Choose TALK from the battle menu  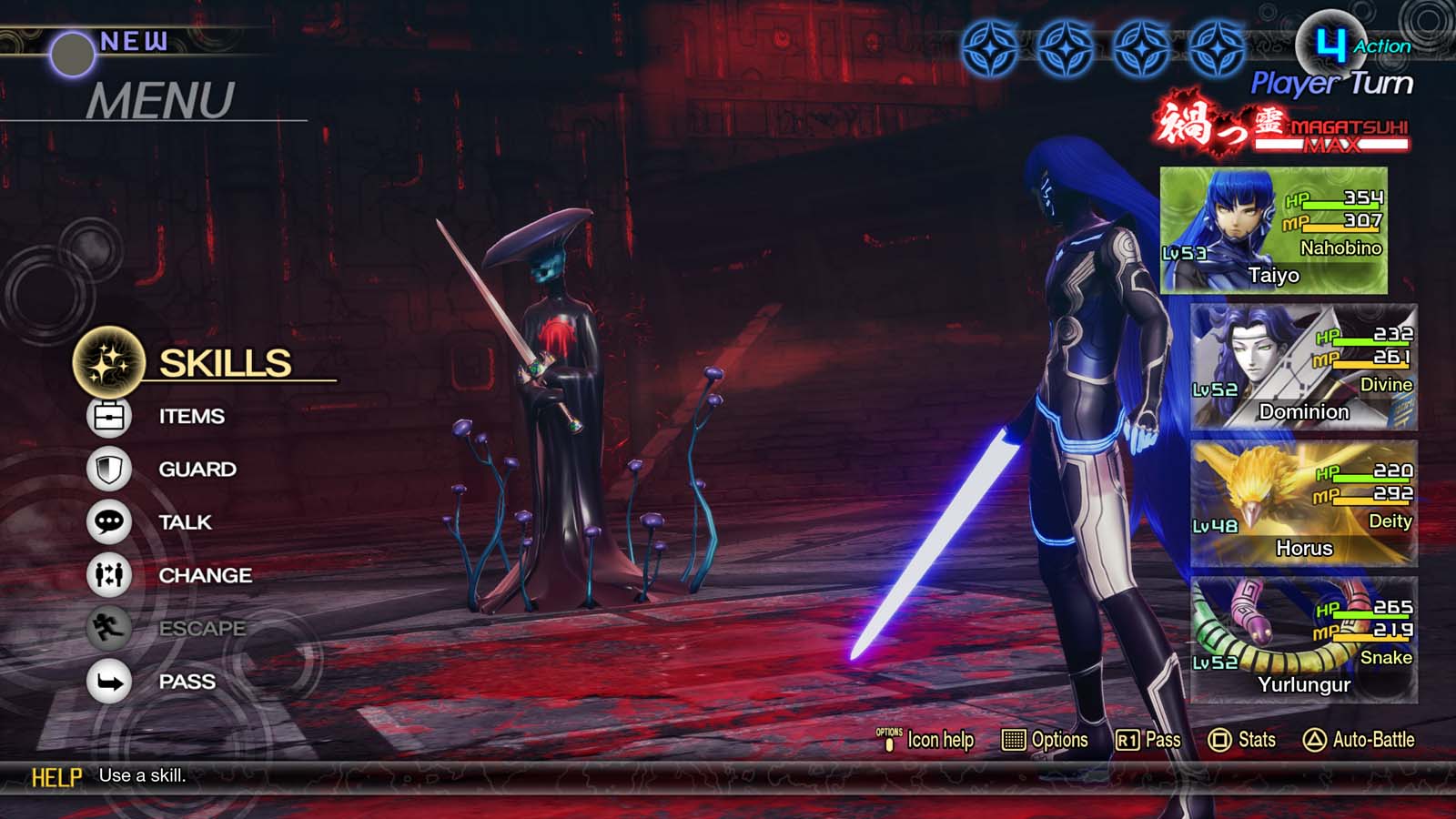[x=187, y=522]
